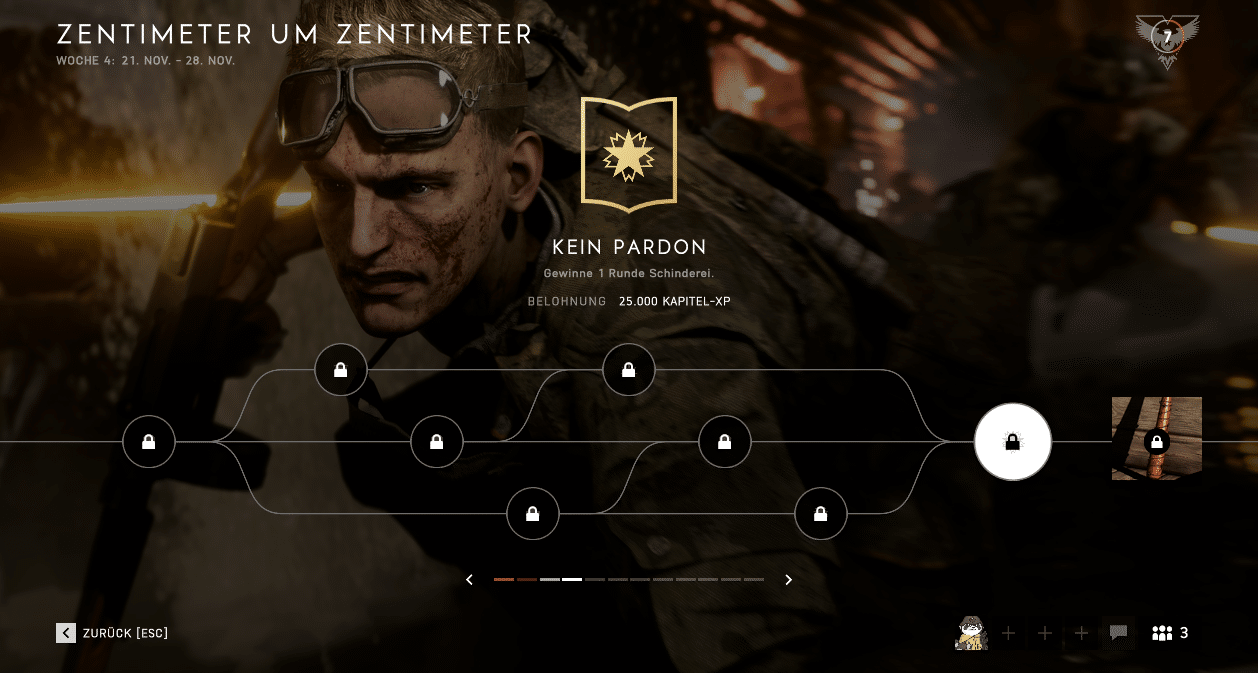
Task: Go back with the Zurück button
Action: pos(112,633)
